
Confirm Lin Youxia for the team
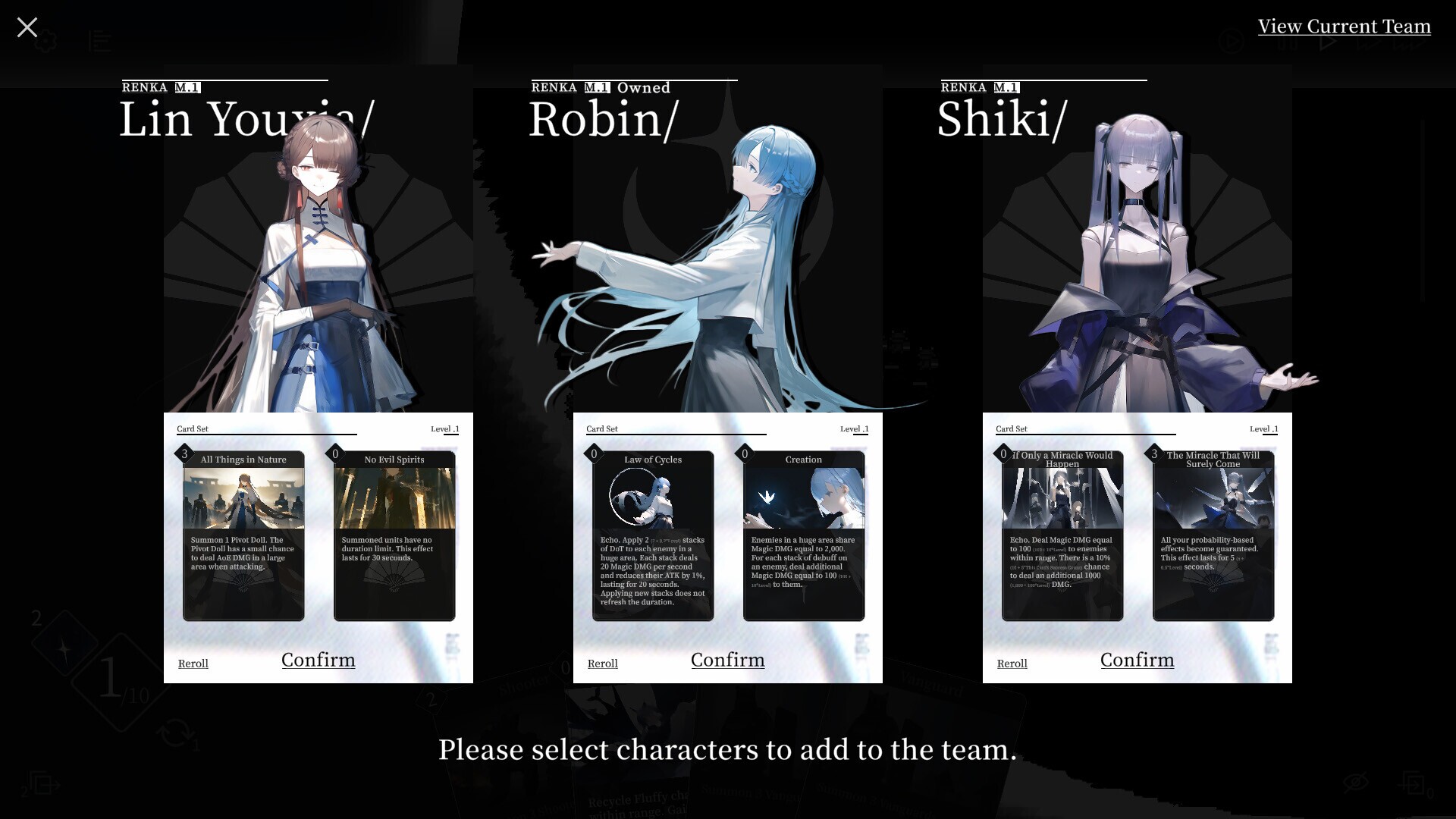pos(318,660)
